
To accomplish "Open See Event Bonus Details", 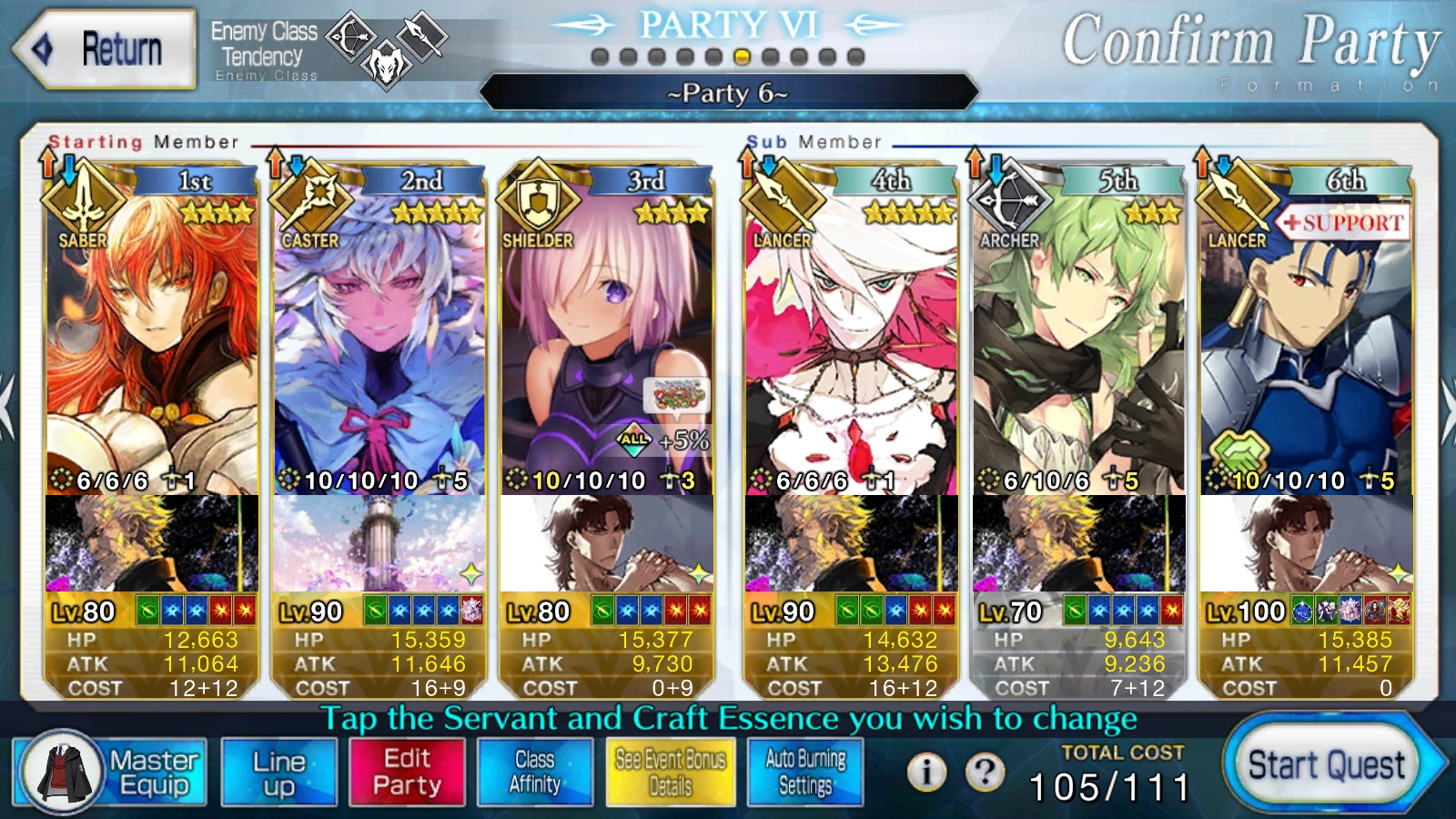I will point(672,771).
